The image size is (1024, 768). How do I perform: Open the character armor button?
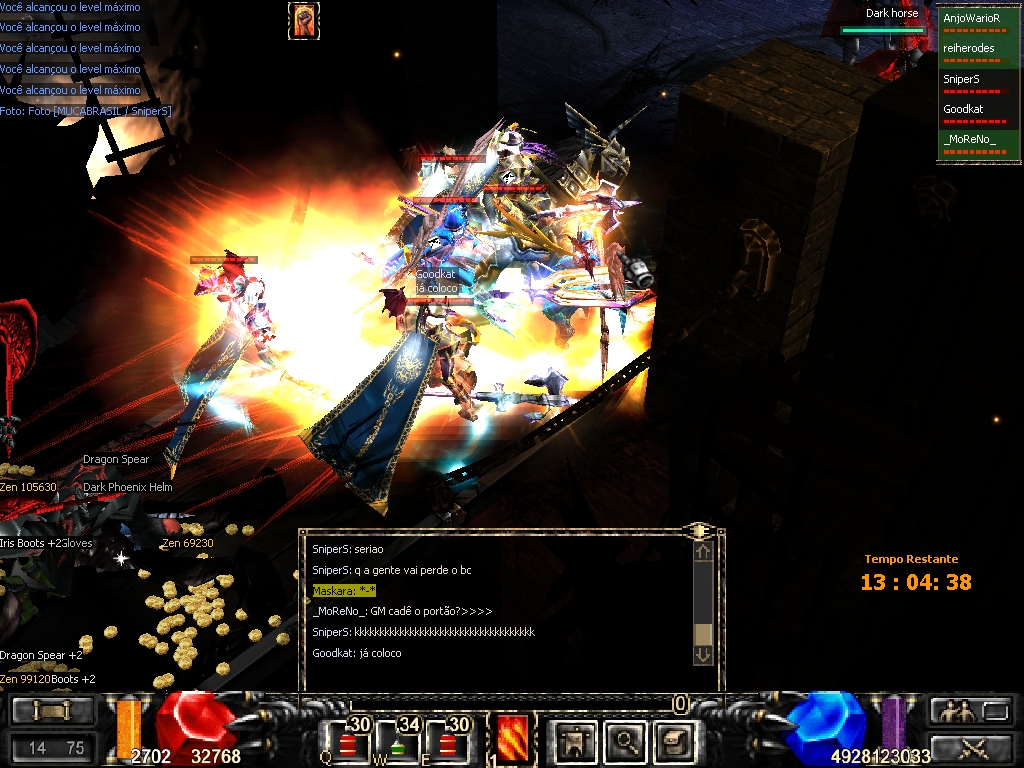[x=574, y=741]
